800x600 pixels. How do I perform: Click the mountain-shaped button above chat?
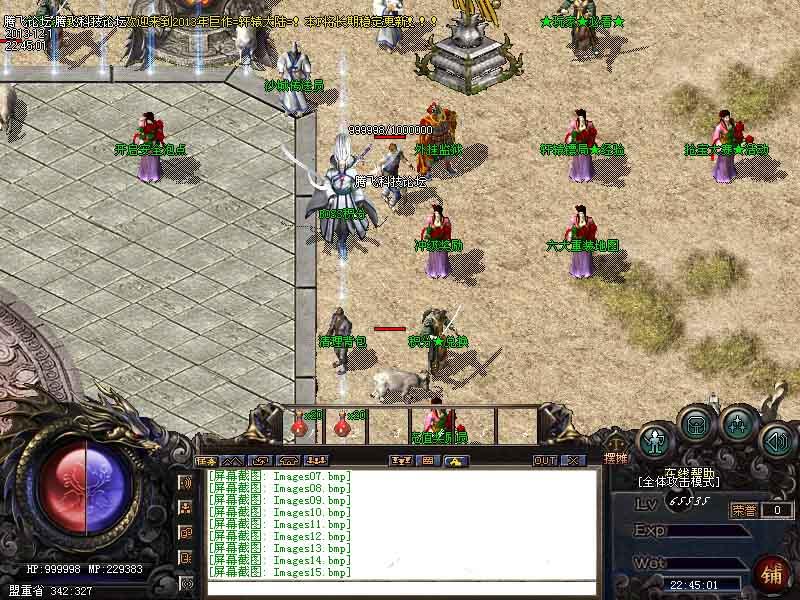(232, 461)
